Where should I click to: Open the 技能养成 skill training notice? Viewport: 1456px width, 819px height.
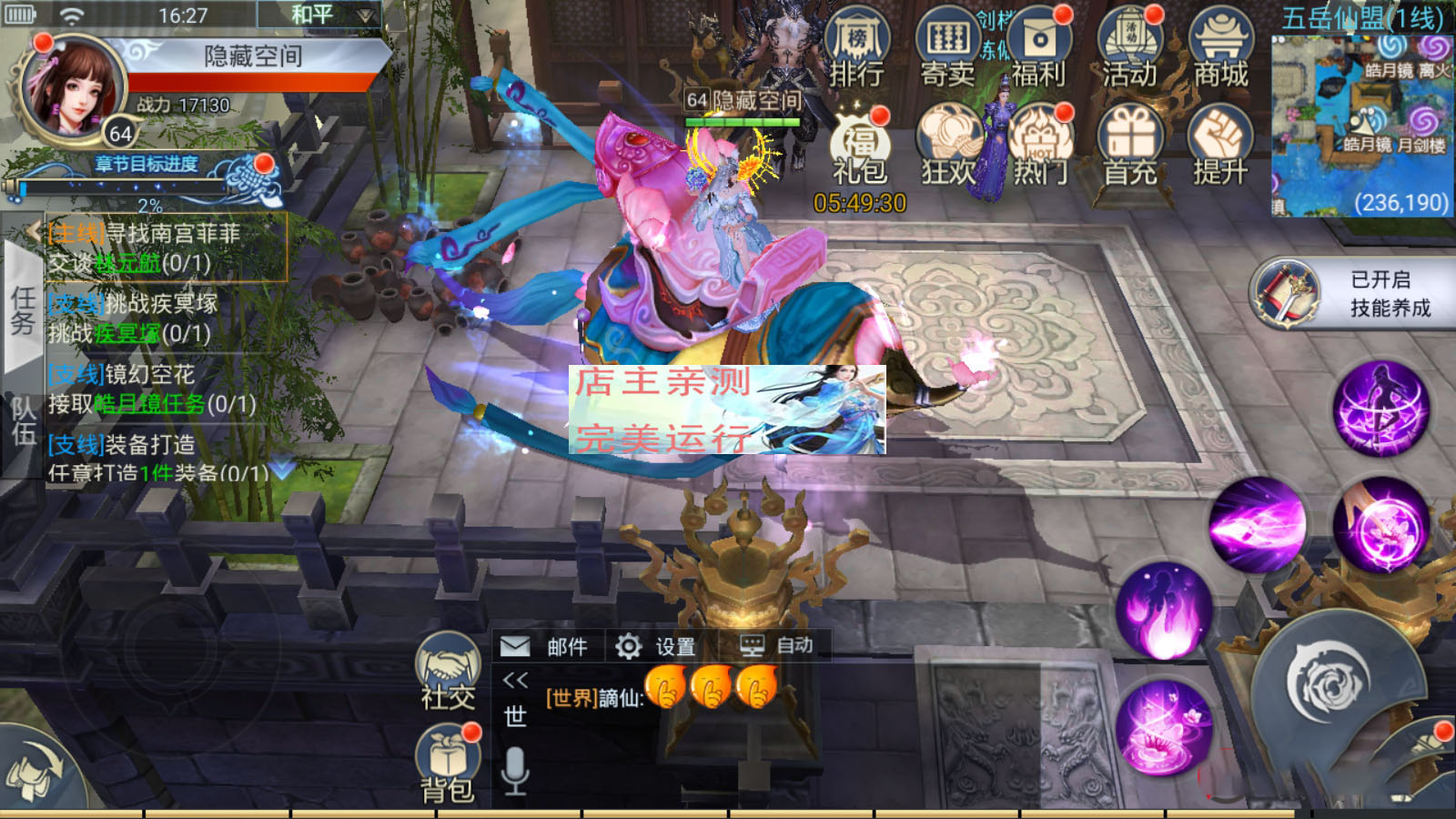tap(1356, 293)
